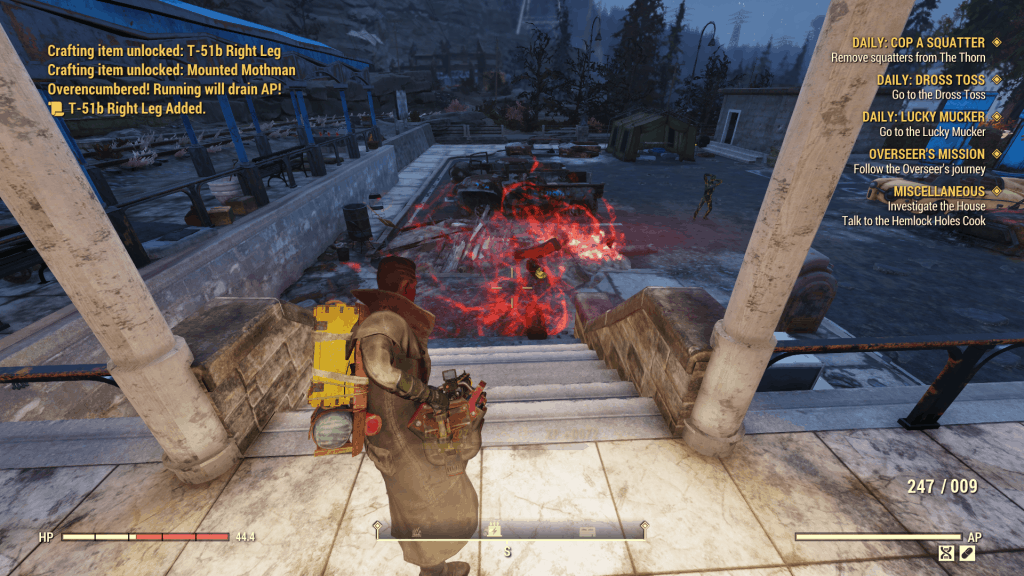This screenshot has width=1024, height=576.
Task: Choose the Daily: Lucky Mucker quest entry
Action: click(x=923, y=117)
